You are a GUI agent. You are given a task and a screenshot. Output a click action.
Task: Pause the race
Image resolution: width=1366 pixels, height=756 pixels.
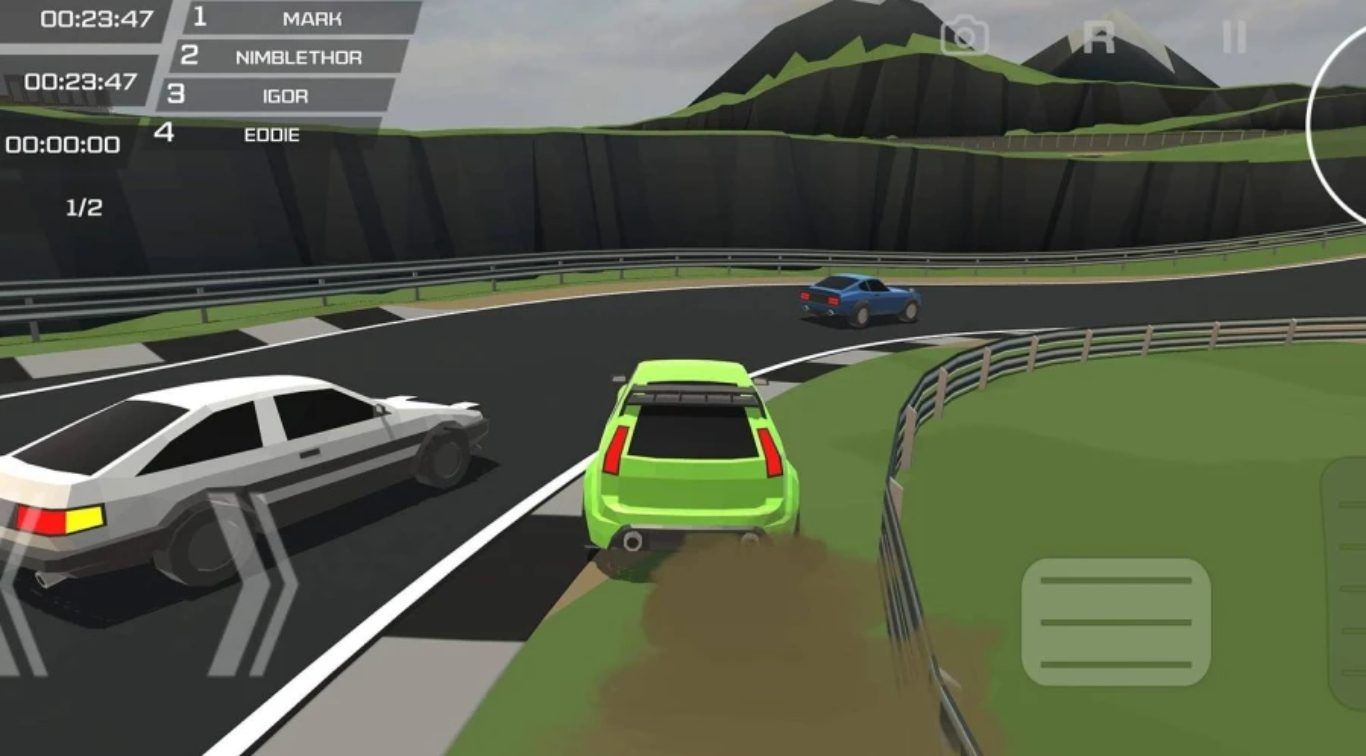(1234, 38)
